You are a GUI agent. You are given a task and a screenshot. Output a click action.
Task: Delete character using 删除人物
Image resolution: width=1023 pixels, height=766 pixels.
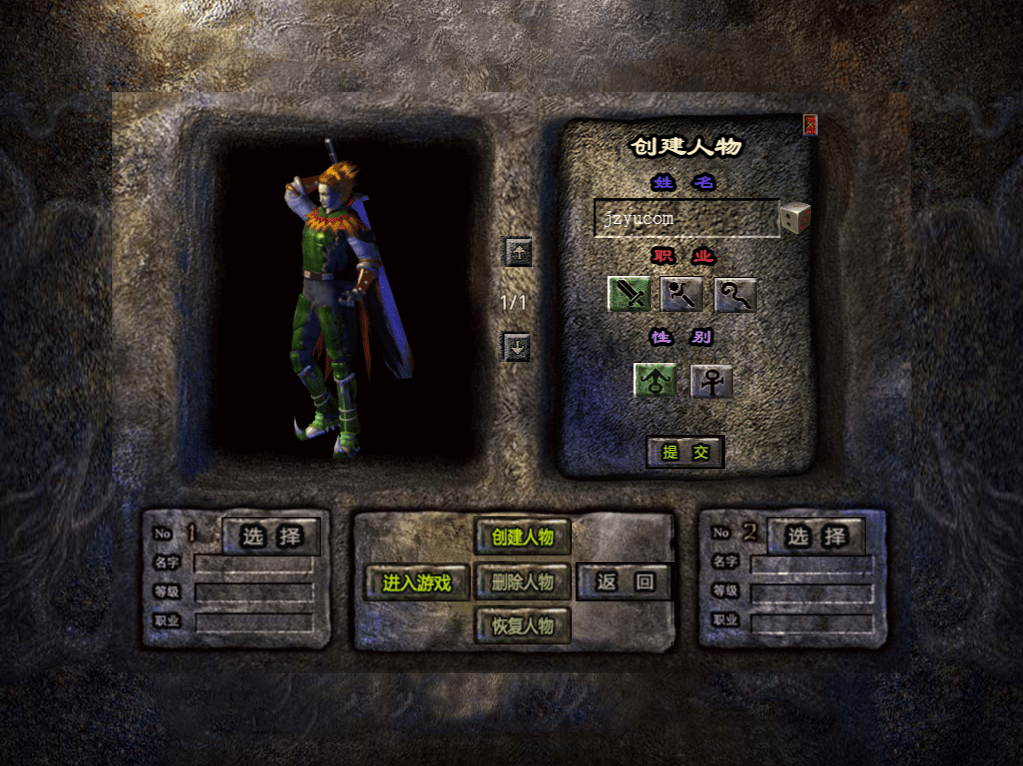522,582
